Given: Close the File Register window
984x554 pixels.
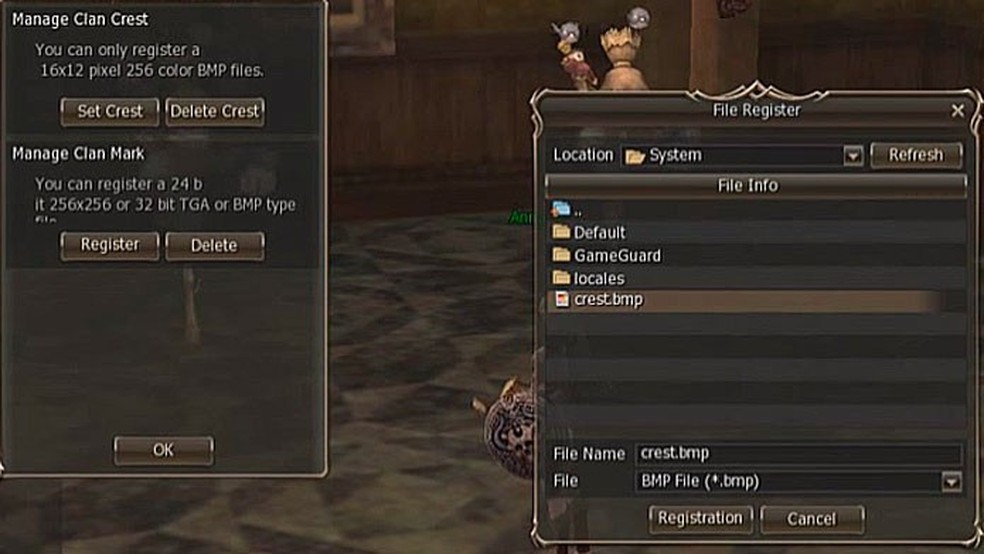Looking at the screenshot, I should click(x=957, y=111).
